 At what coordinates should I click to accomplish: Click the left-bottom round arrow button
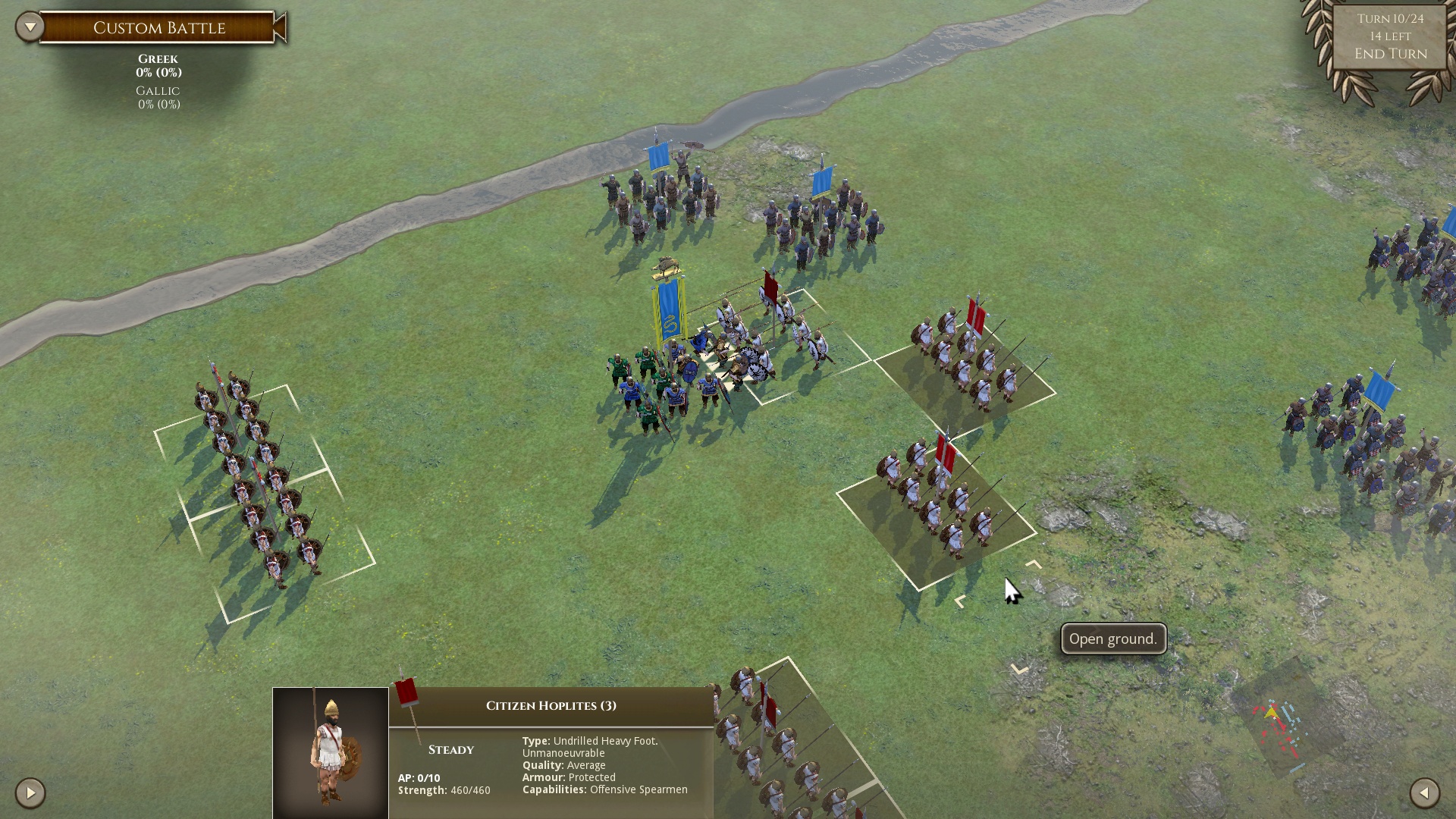(30, 793)
